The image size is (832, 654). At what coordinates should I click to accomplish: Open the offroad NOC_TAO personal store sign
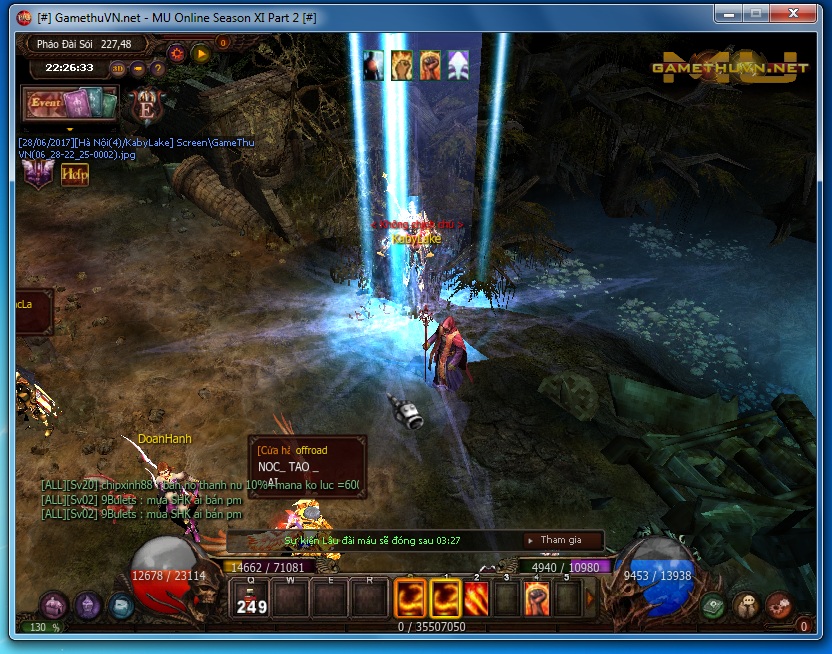(x=307, y=466)
